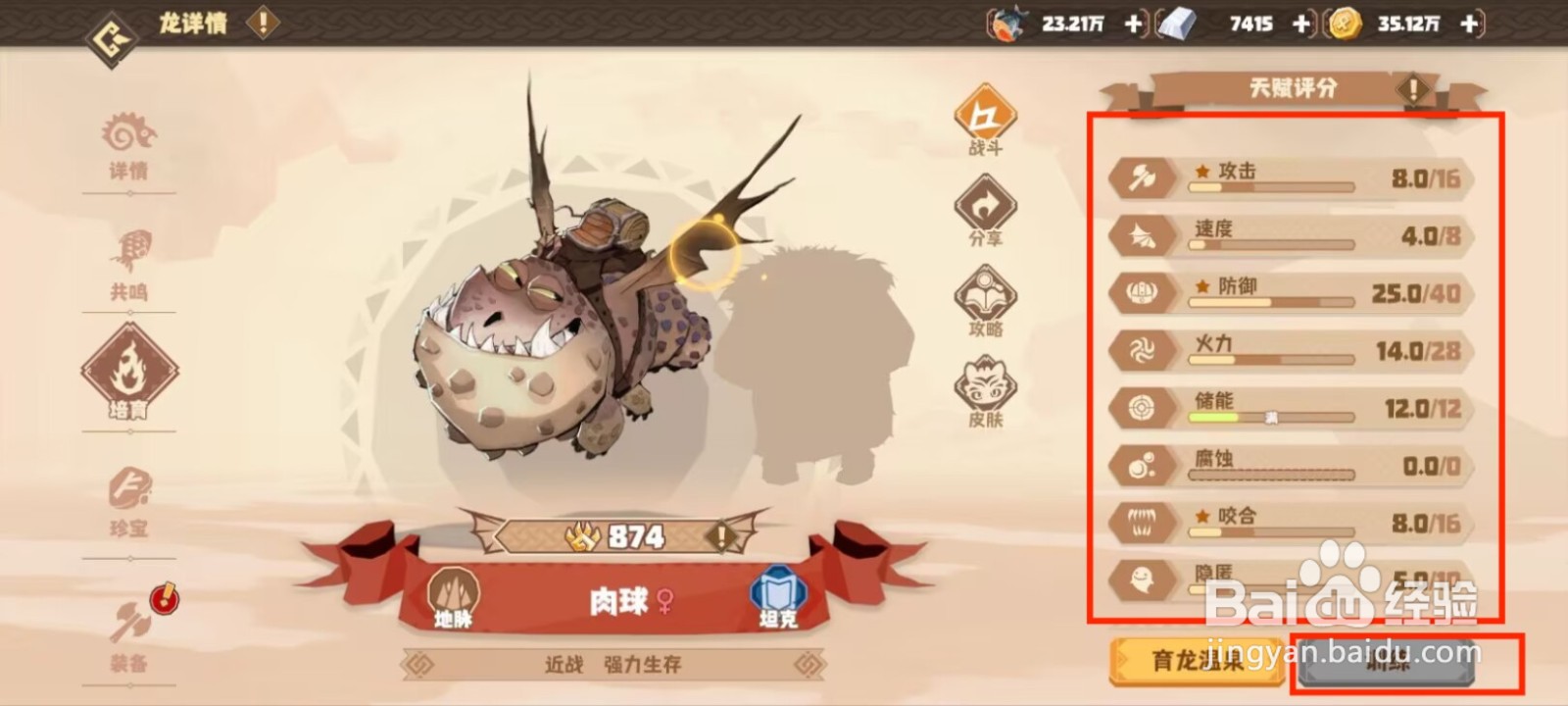The image size is (1568, 706).
Task: Open the 天赋评分 exclamation notice
Action: [1411, 88]
